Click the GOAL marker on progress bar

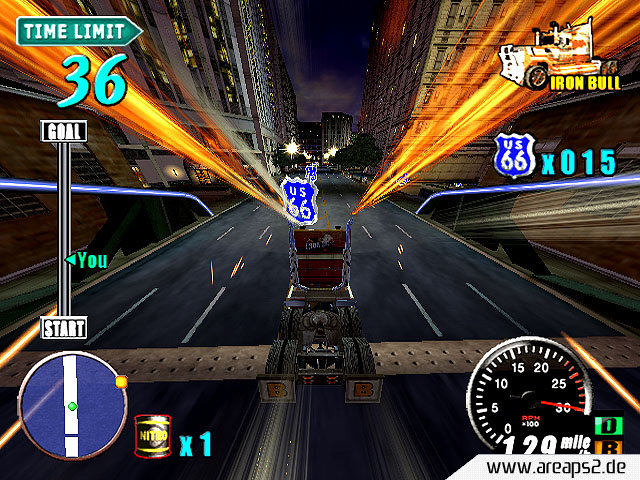pyautogui.click(x=63, y=131)
